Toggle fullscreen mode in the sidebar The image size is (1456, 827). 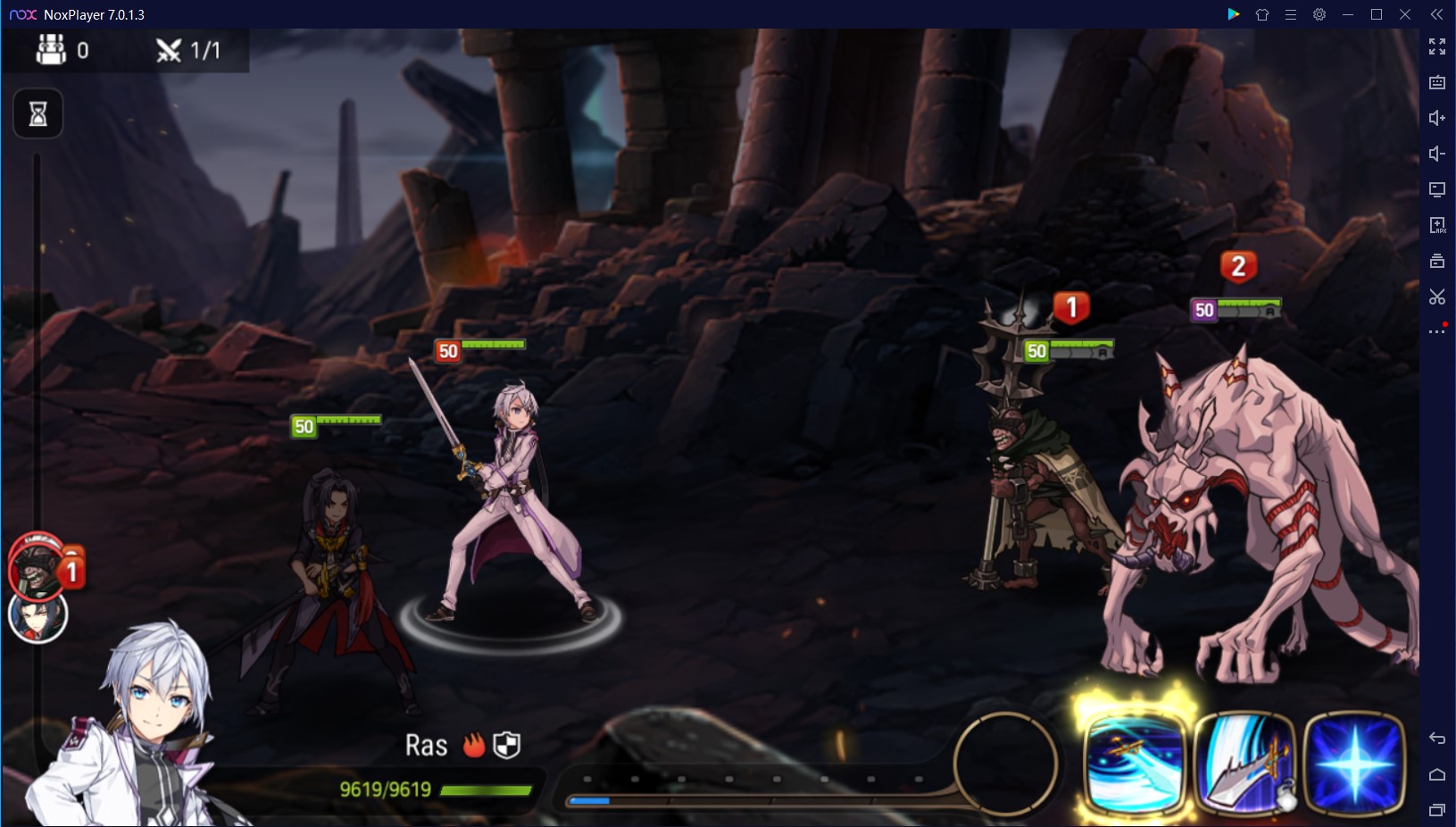[1437, 46]
